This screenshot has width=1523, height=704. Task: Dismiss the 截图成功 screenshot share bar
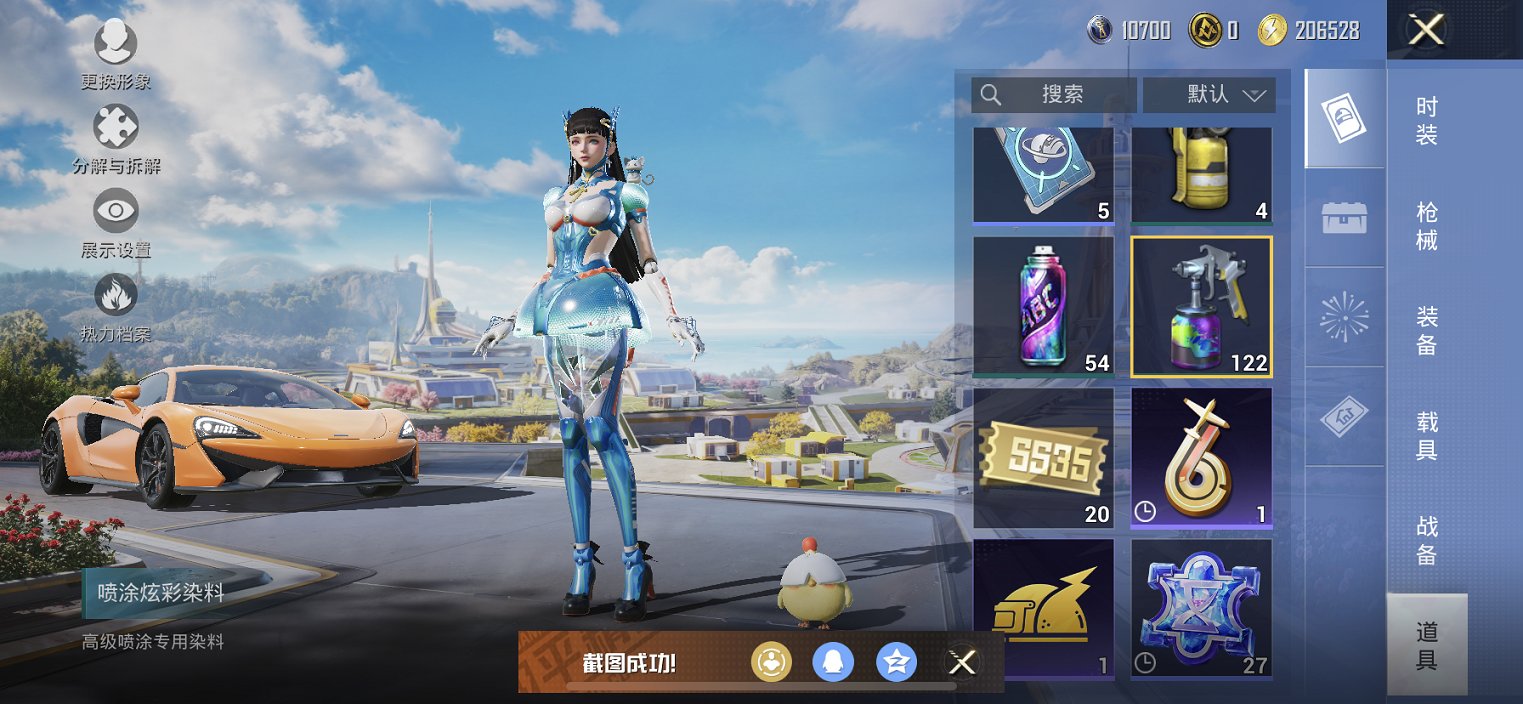coord(962,662)
